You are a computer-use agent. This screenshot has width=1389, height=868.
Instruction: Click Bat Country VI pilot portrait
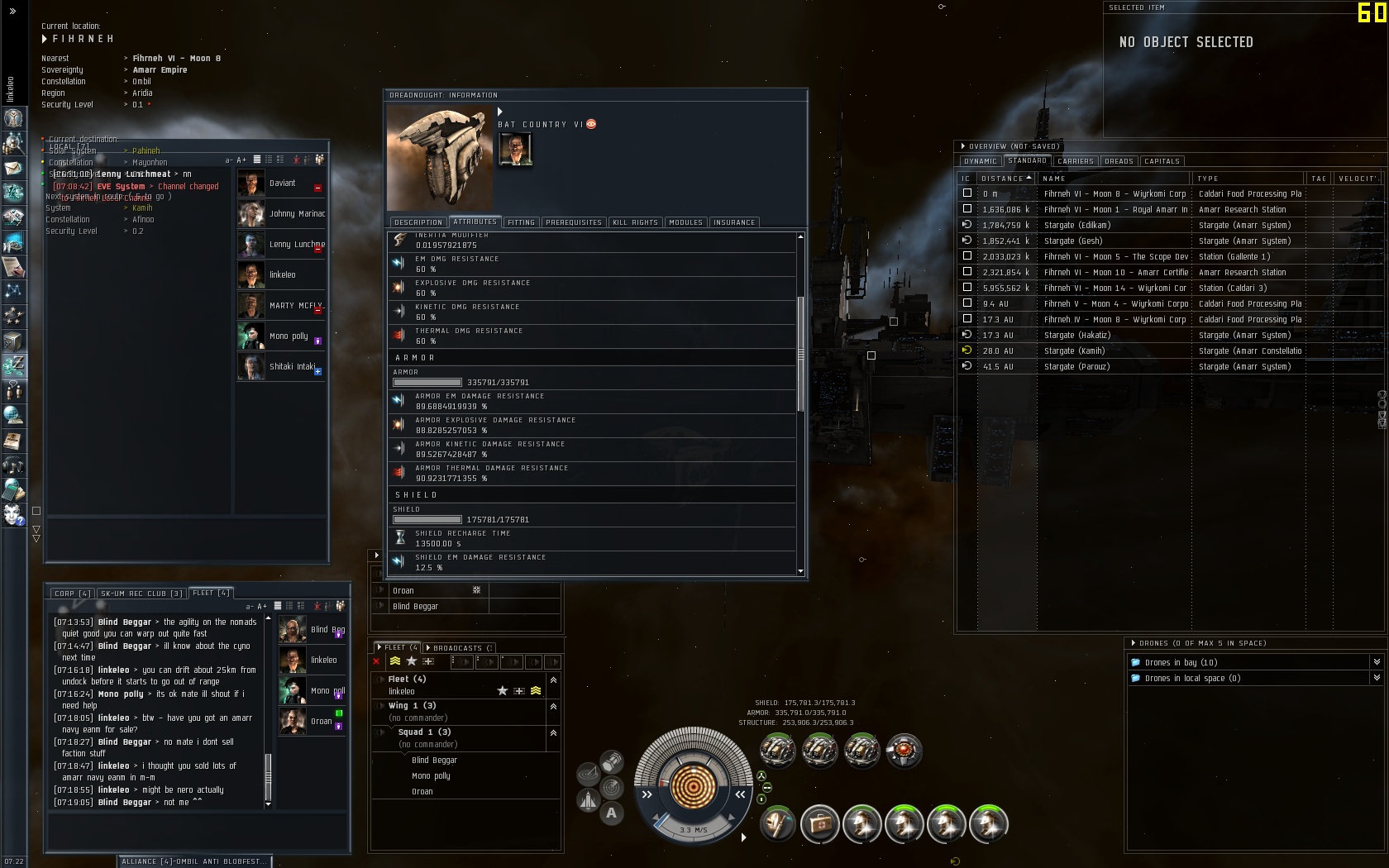[x=515, y=150]
